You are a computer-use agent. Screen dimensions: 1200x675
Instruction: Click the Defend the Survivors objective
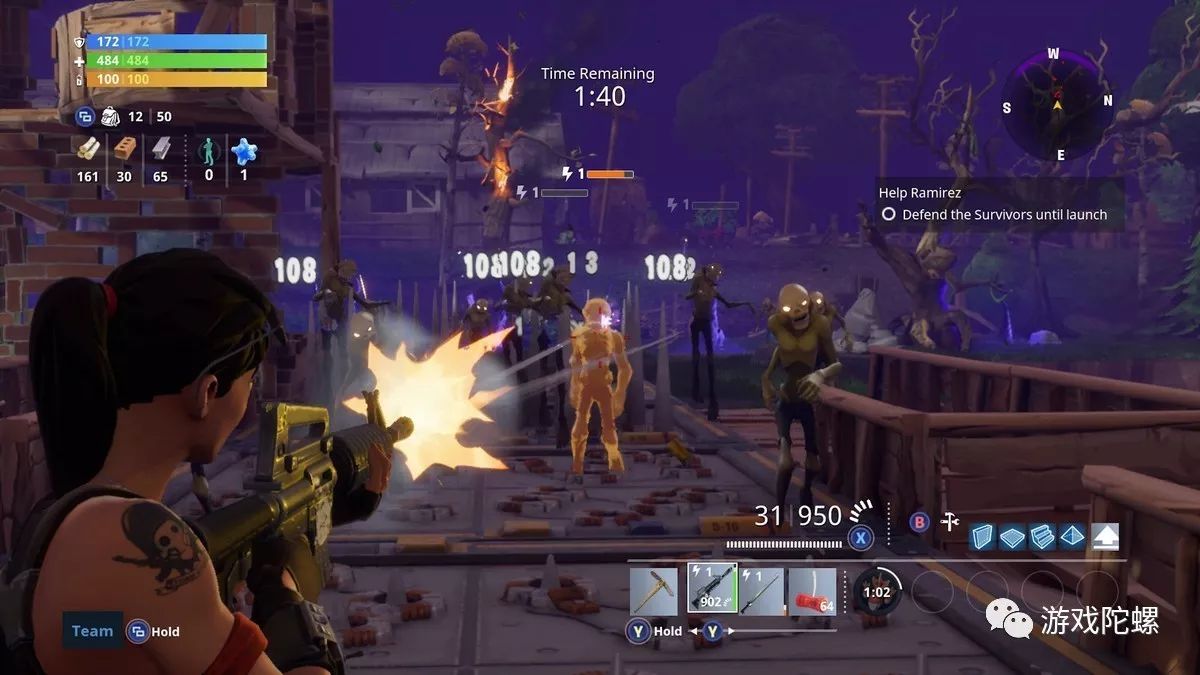pyautogui.click(x=1004, y=214)
